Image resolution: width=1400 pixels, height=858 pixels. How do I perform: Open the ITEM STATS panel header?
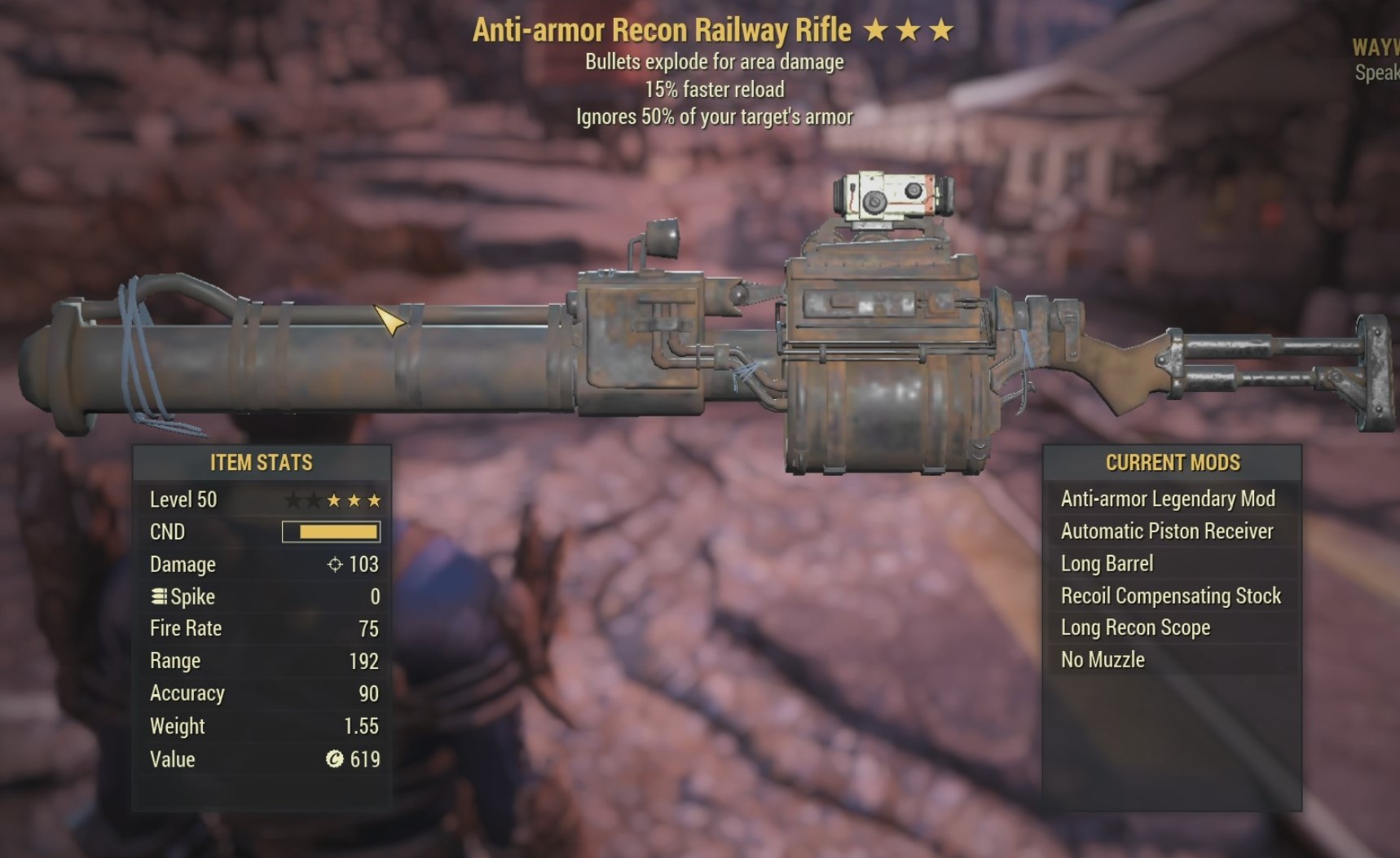coord(261,462)
